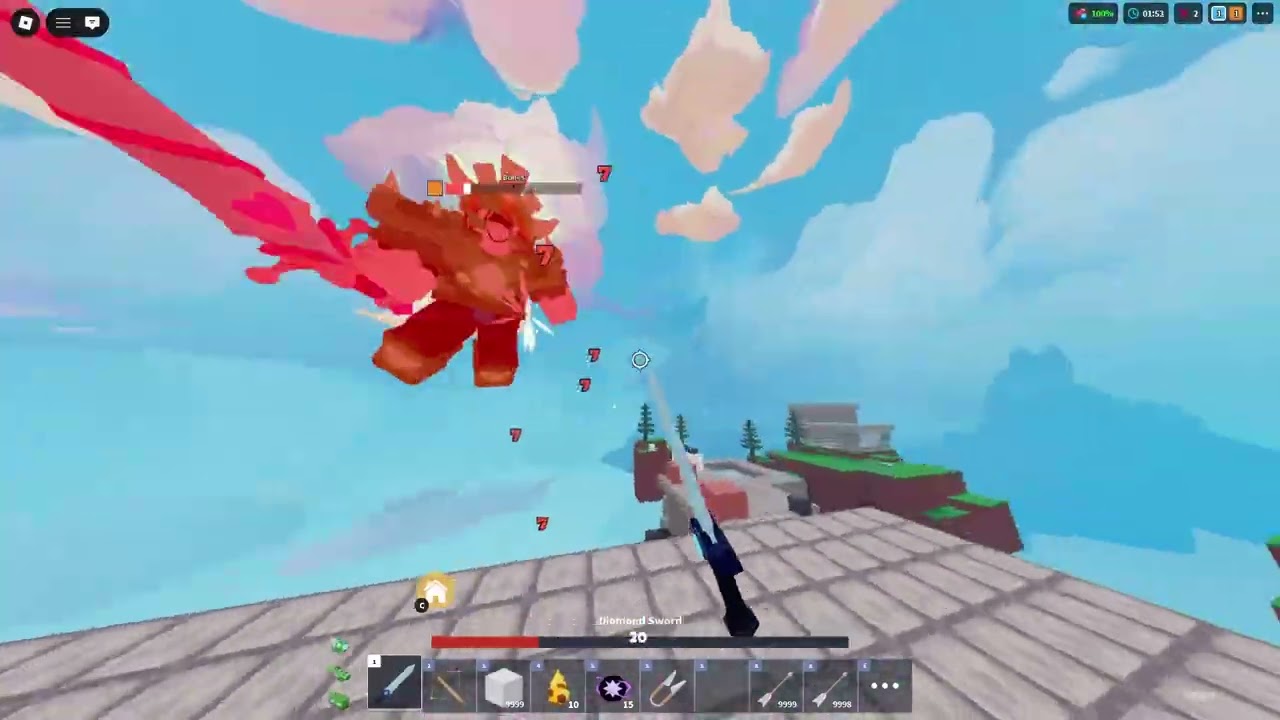1280x720 pixels.
Task: Open the hamburger lines menu
Action: pyautogui.click(x=63, y=22)
